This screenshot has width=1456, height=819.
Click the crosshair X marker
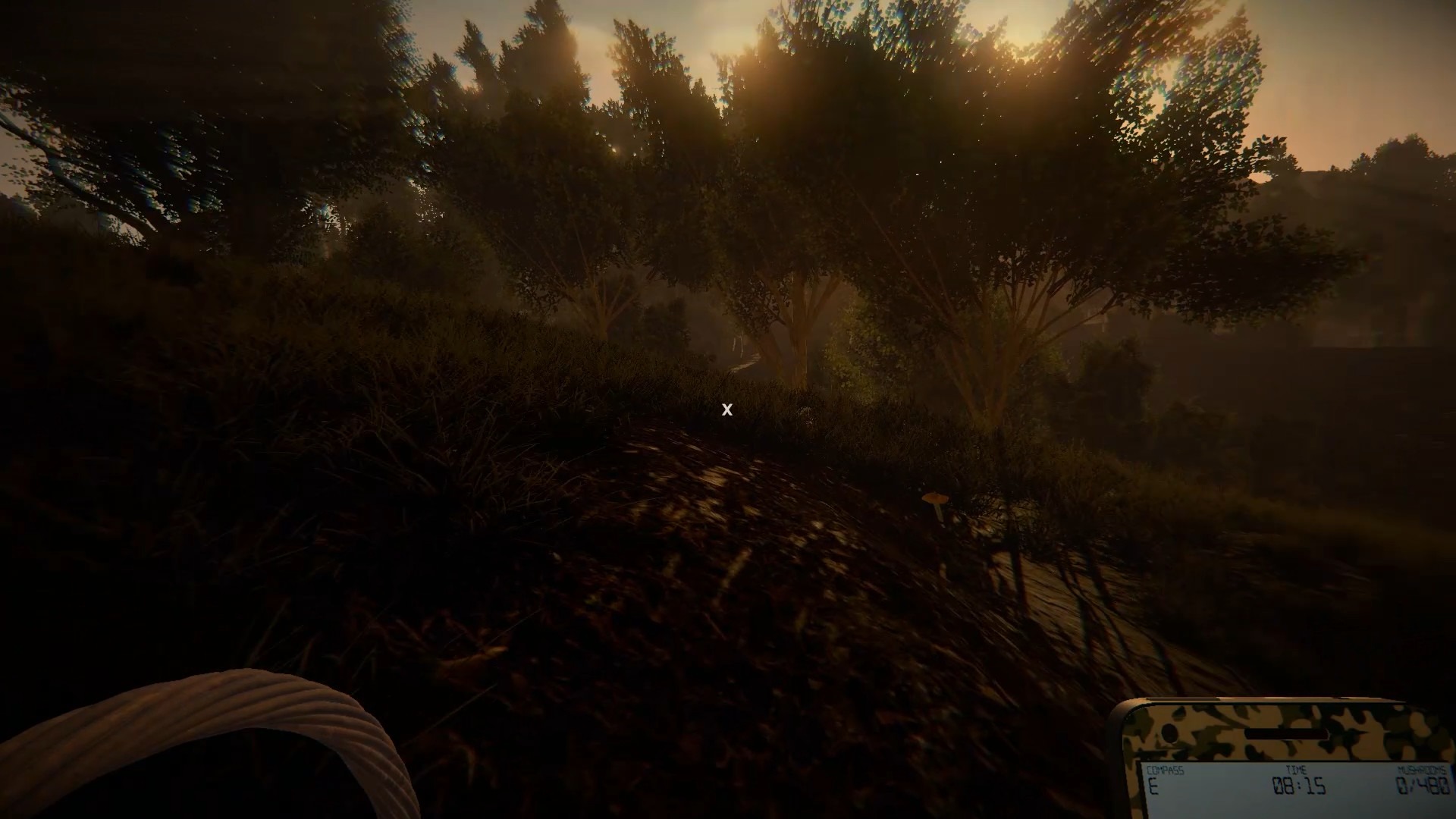727,410
